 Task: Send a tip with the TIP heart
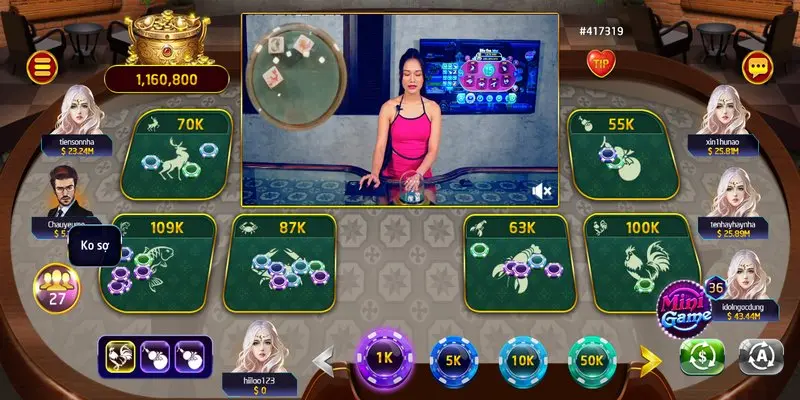(x=602, y=65)
